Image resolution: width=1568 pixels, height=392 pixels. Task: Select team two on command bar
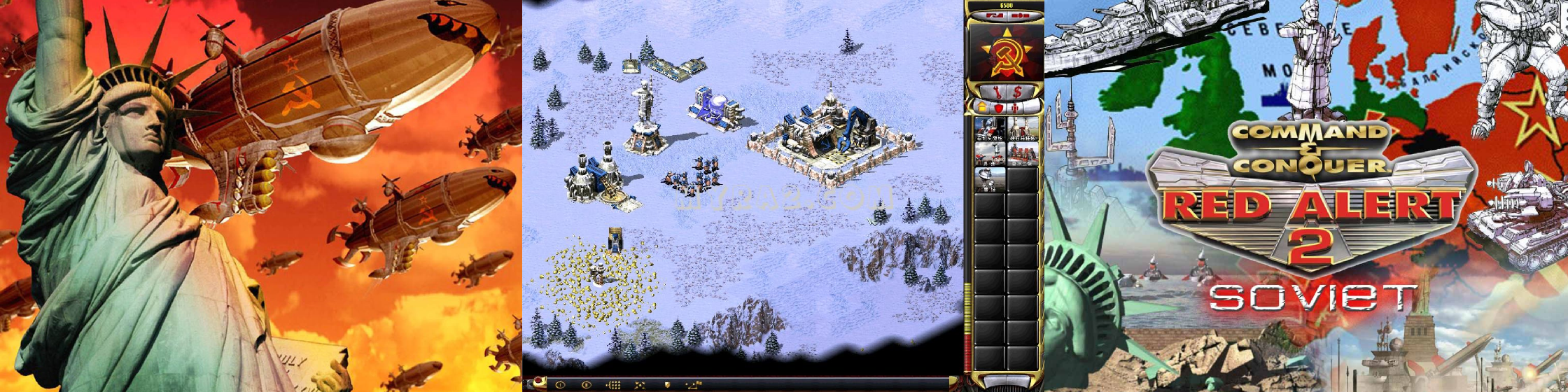point(587,384)
